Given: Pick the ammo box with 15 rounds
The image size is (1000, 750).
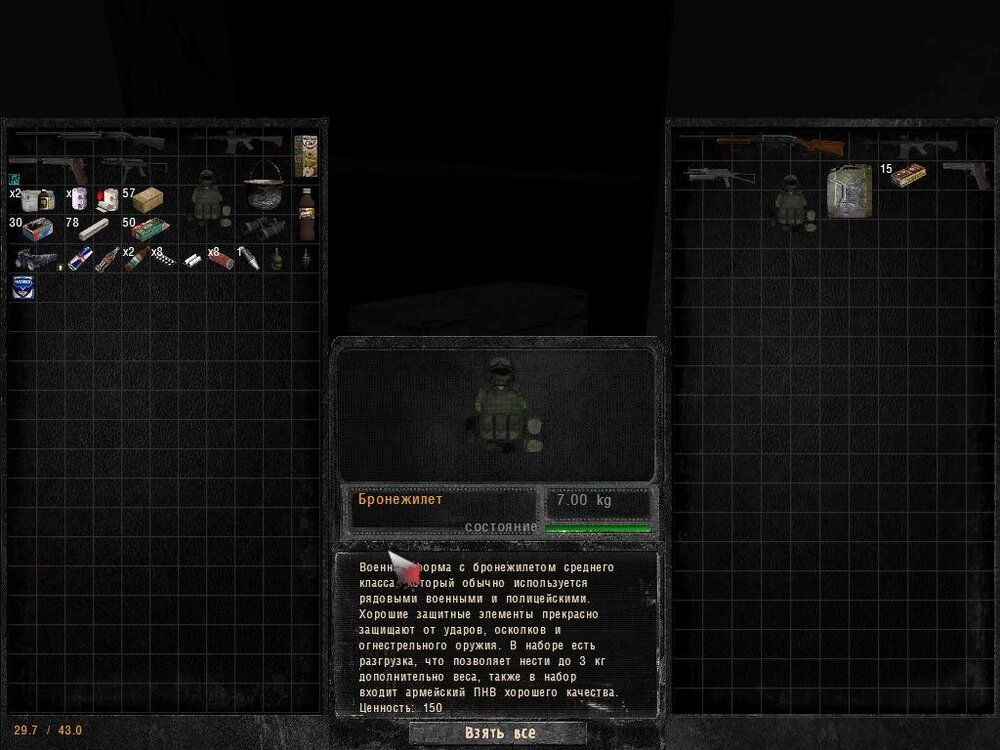Looking at the screenshot, I should point(908,175).
